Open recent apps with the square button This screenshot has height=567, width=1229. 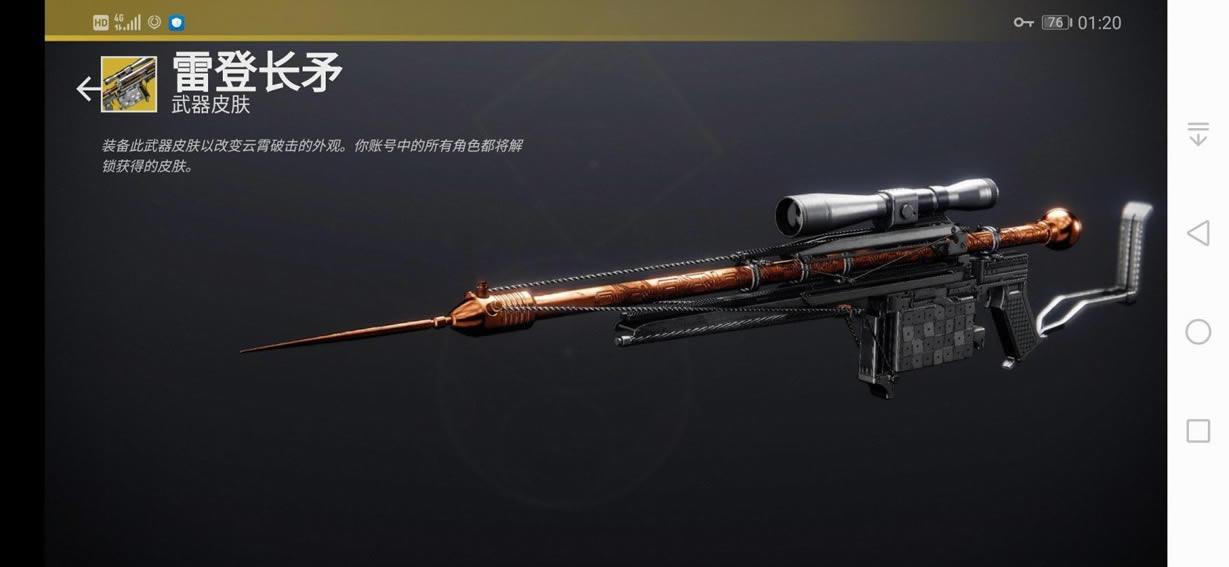click(x=1198, y=431)
